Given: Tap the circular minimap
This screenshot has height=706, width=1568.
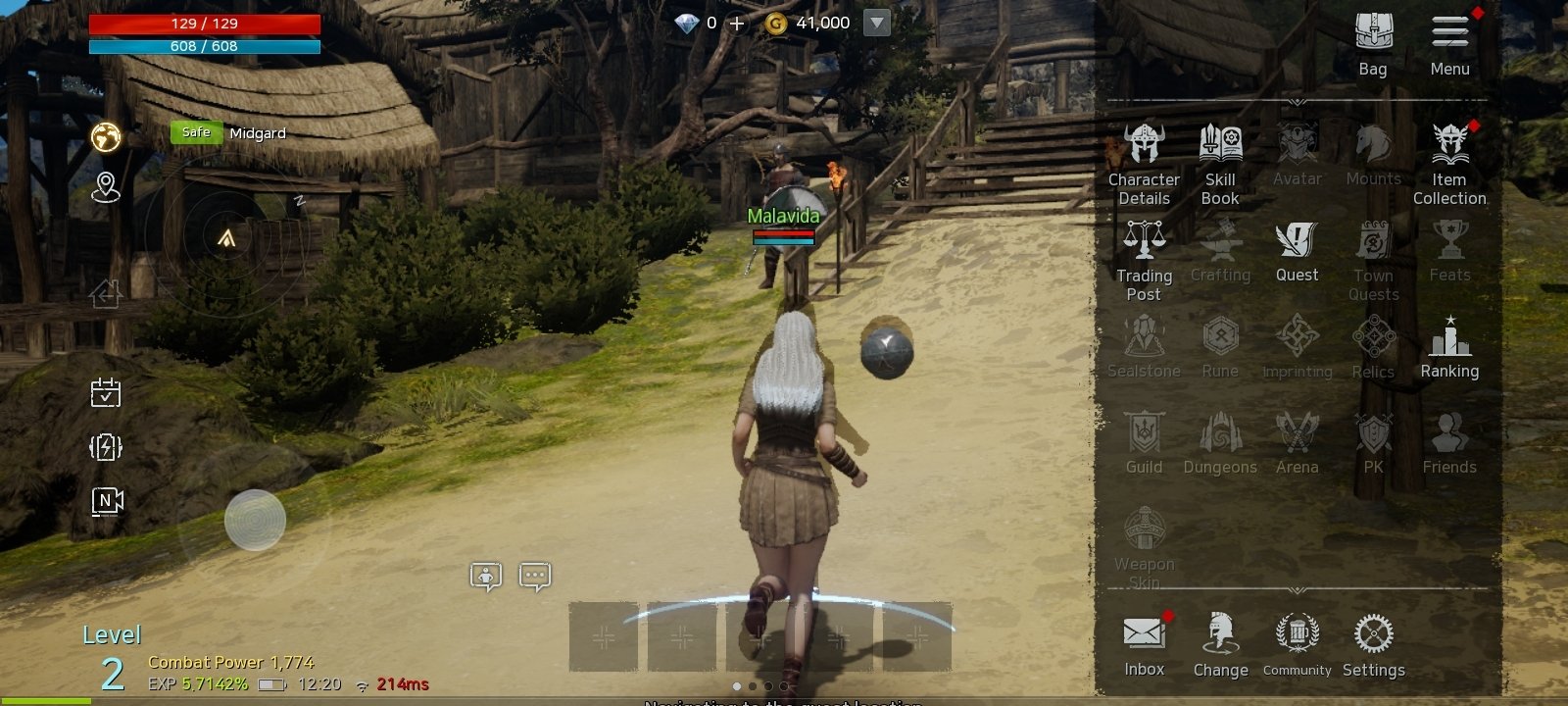Looking at the screenshot, I should tap(227, 236).
